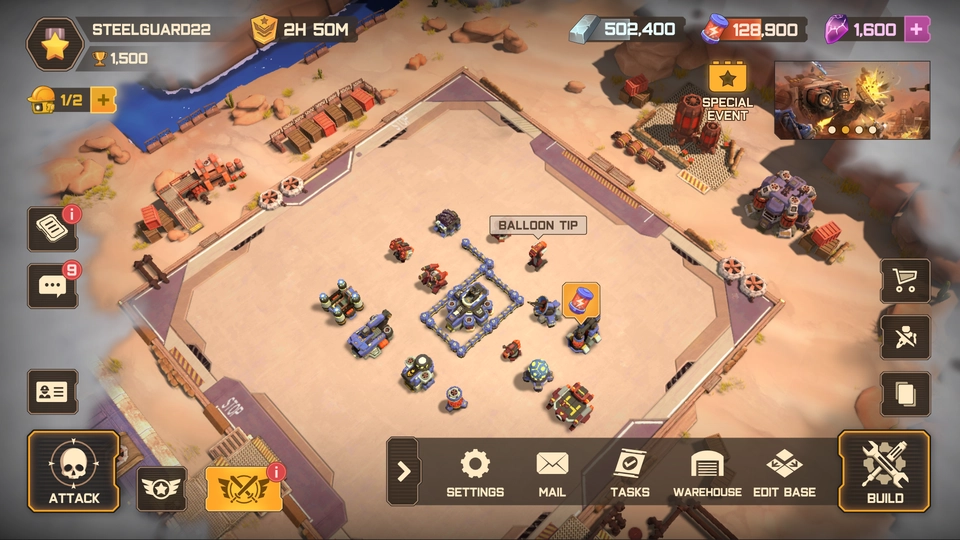
Task: Open the ID card icon
Action: pos(52,391)
